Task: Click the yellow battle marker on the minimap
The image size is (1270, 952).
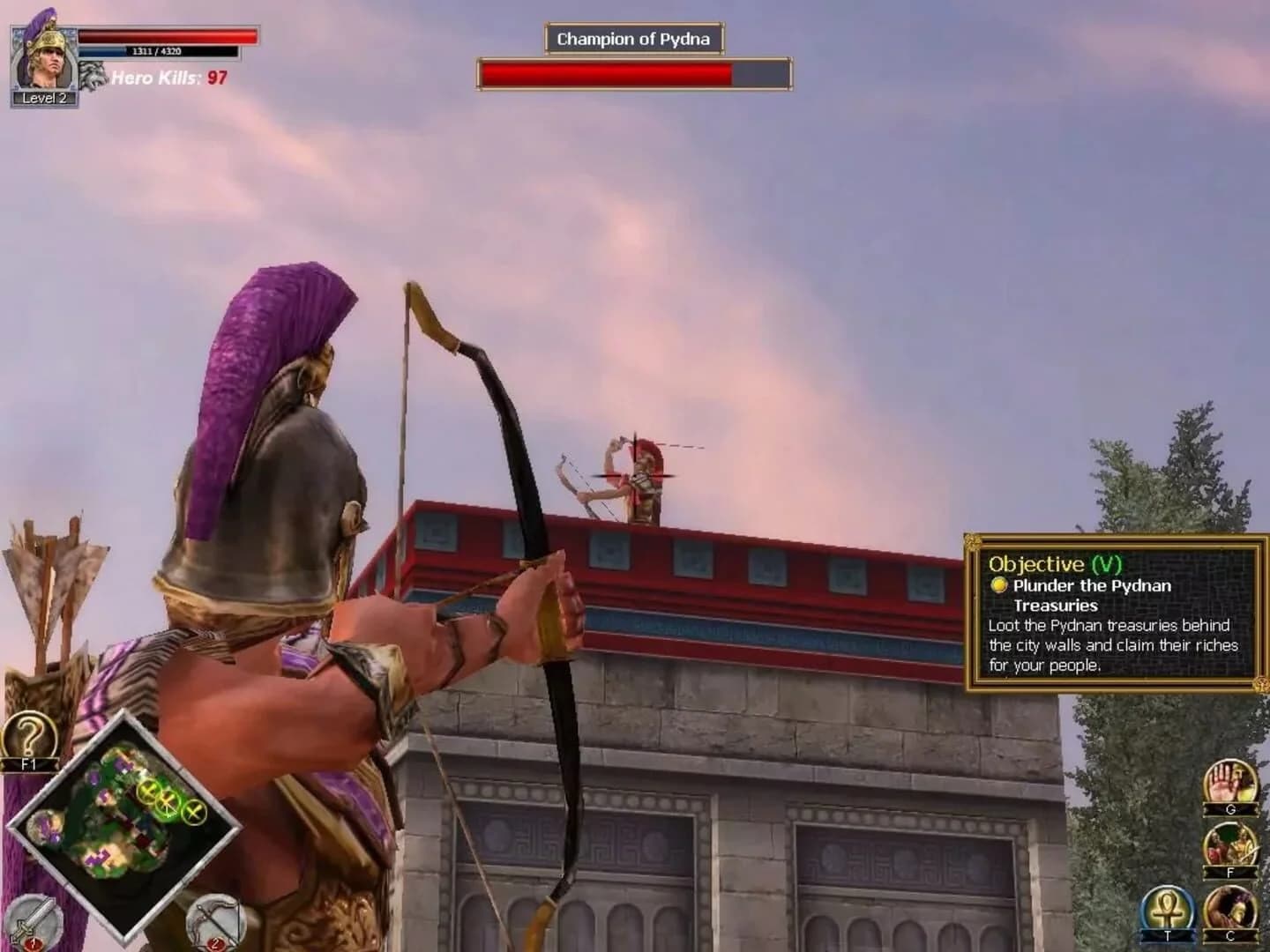Action: tap(167, 803)
